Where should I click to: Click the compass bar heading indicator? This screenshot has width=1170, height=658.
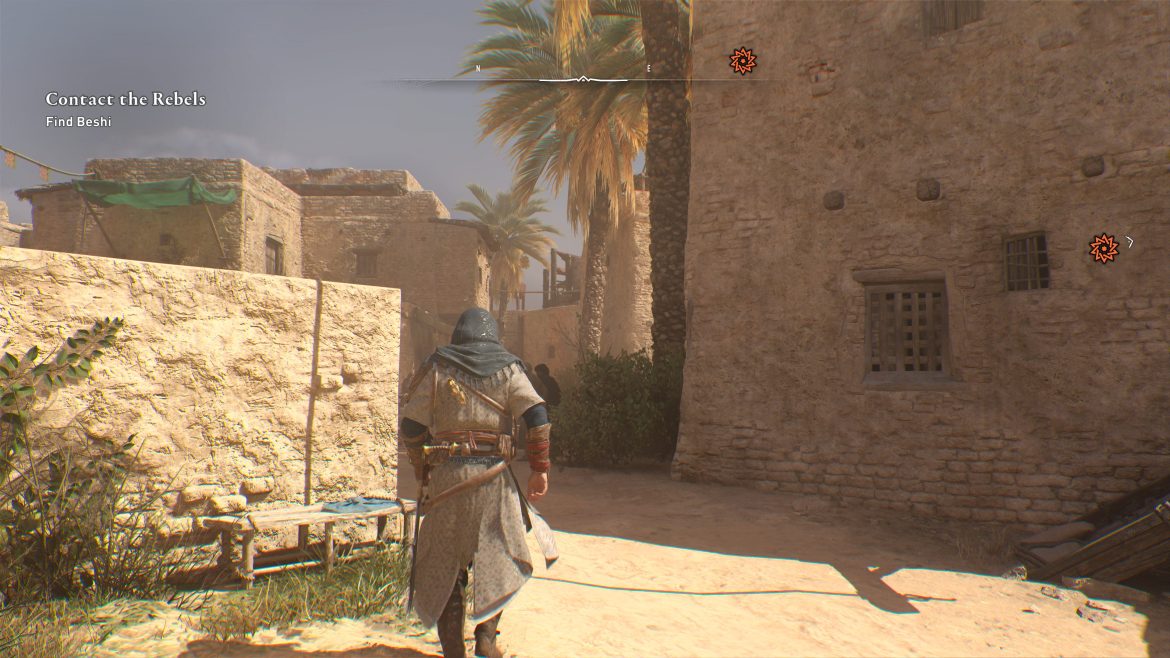583,78
